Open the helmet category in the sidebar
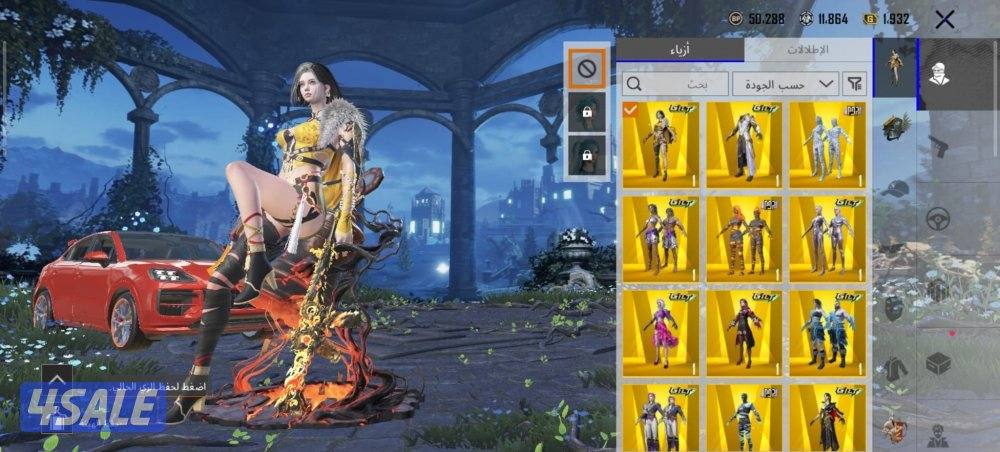This screenshot has width=1000, height=452. coord(893,128)
